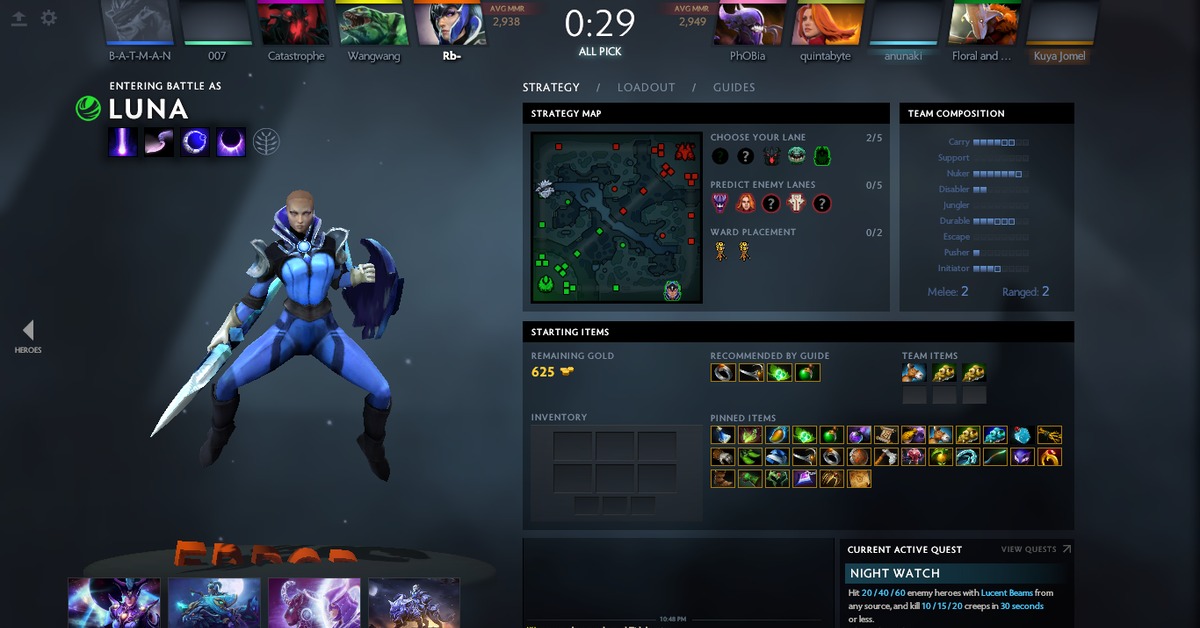Select Wangwang's Tidehunter portrait in top bar
This screenshot has height=628, width=1200.
coord(373,24)
